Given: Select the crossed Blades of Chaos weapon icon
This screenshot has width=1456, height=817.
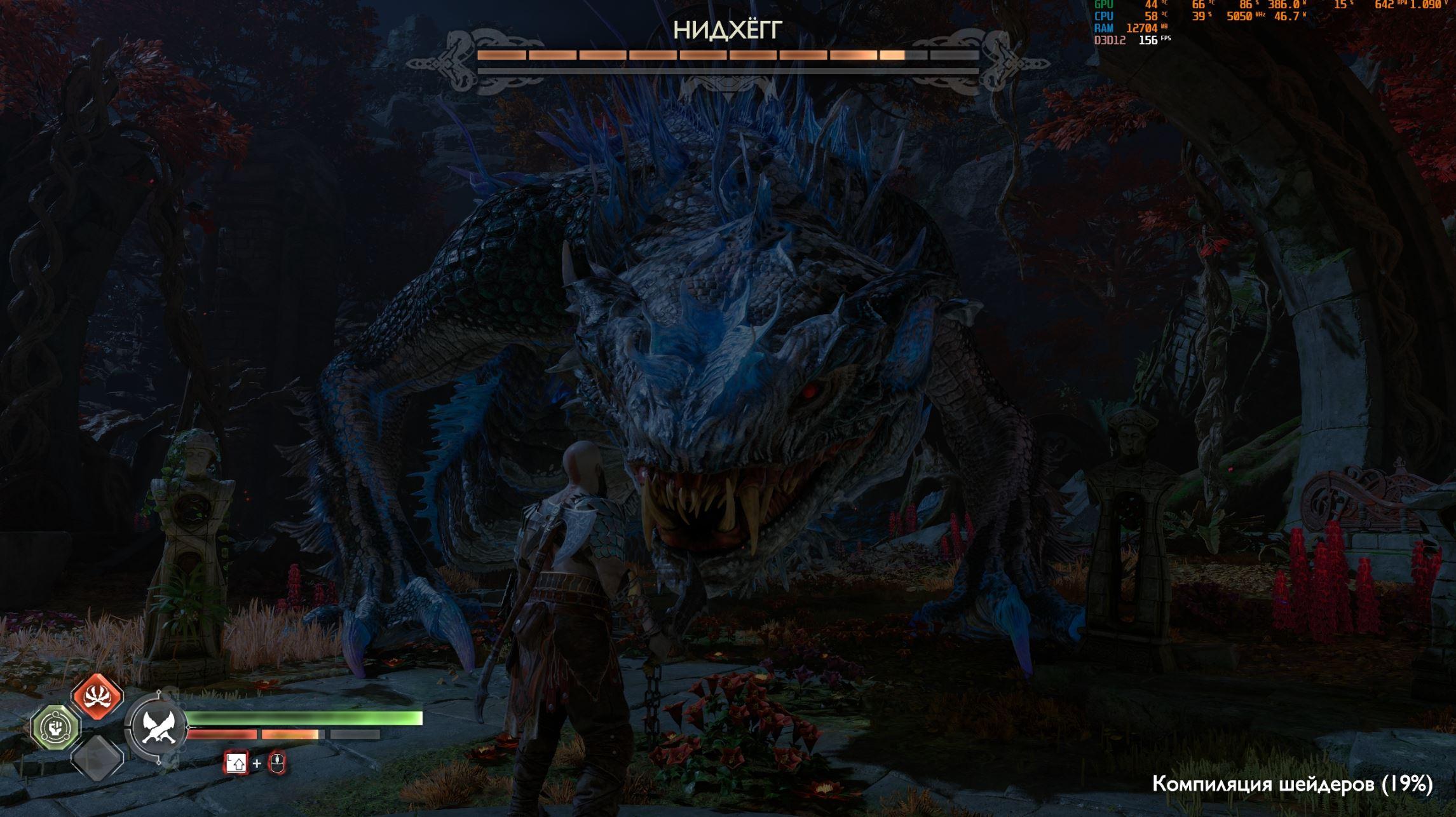Looking at the screenshot, I should (x=156, y=726).
